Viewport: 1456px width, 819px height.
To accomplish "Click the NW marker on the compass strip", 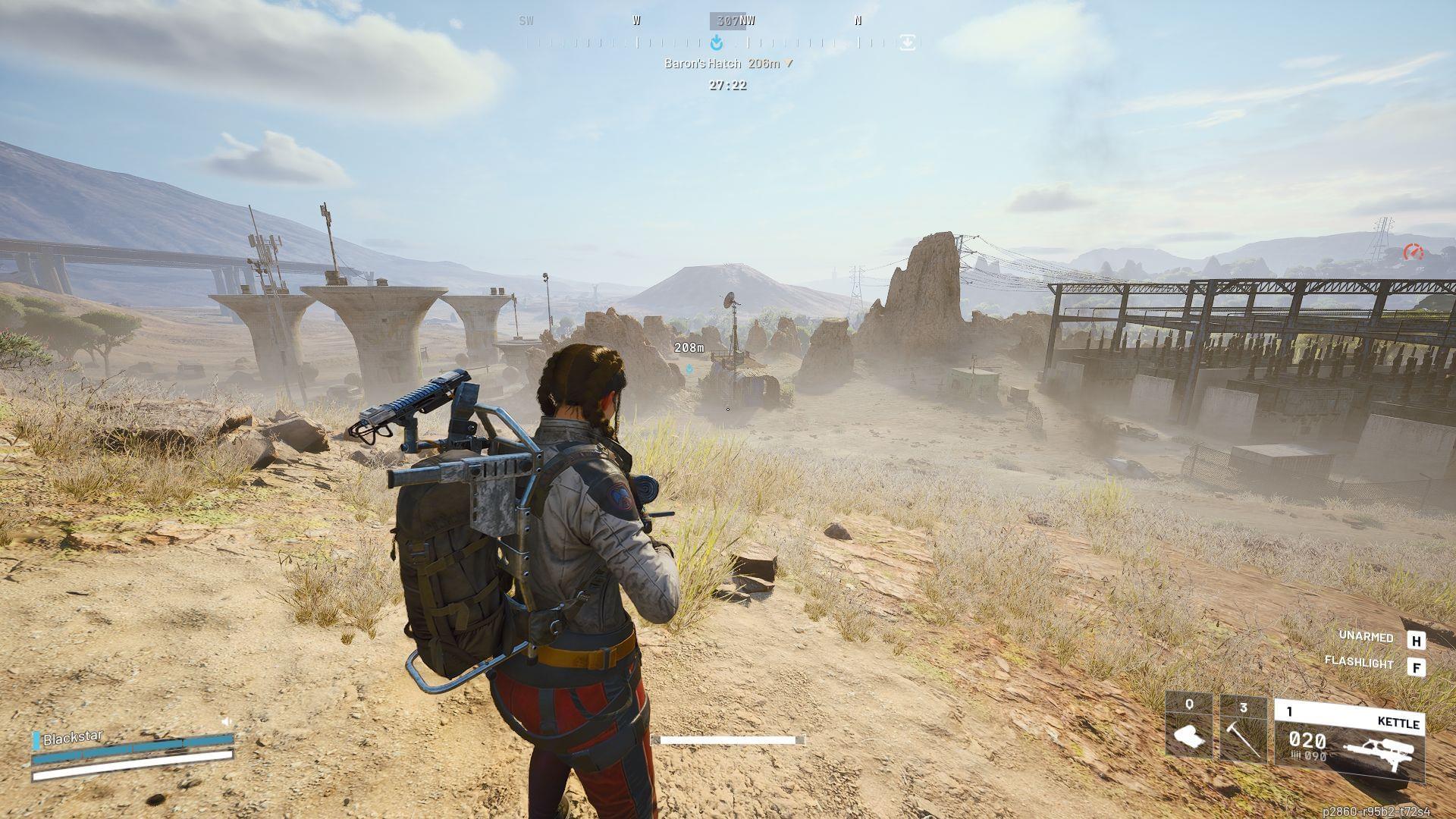I will [747, 20].
